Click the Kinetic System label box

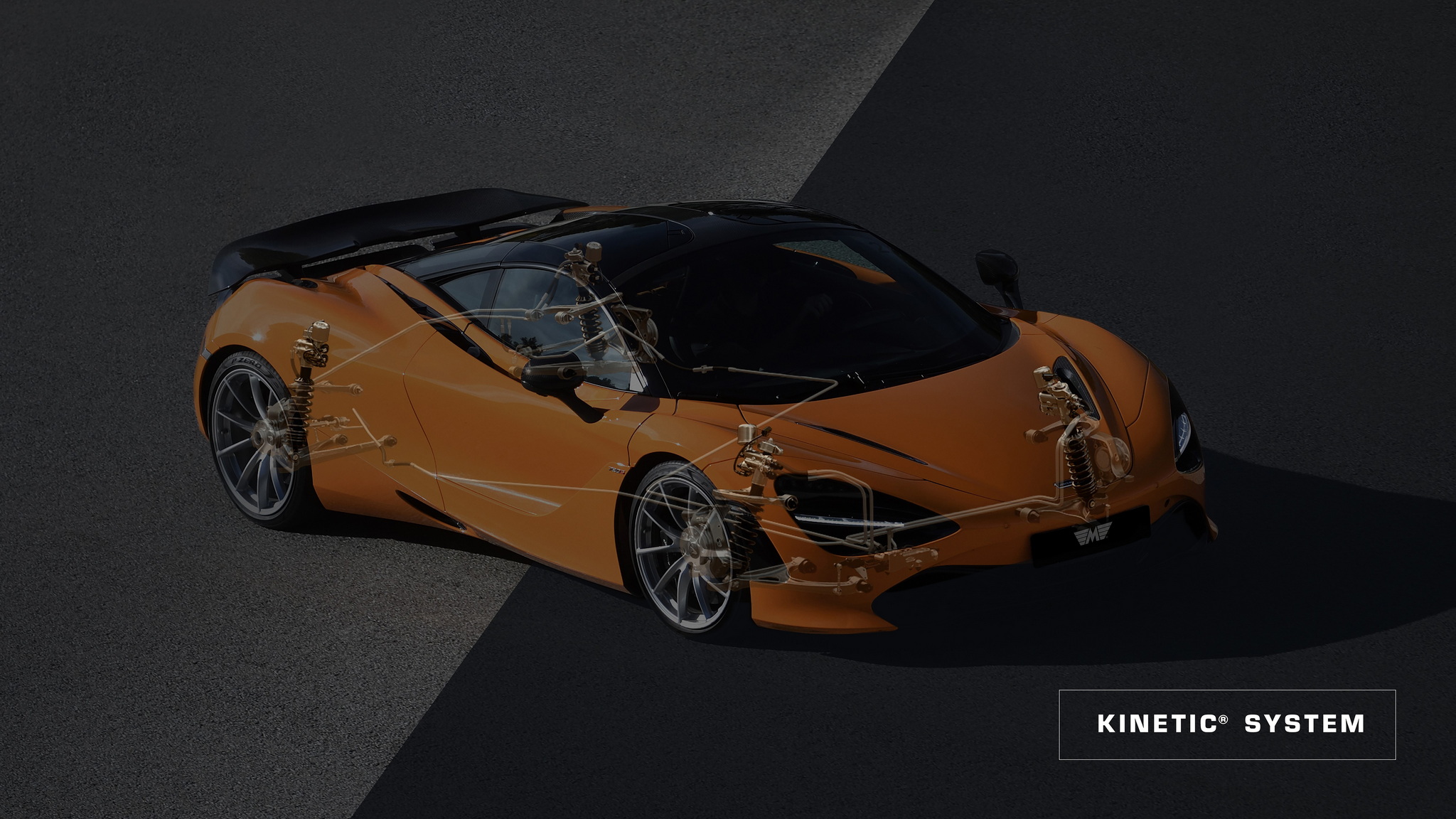click(1227, 724)
